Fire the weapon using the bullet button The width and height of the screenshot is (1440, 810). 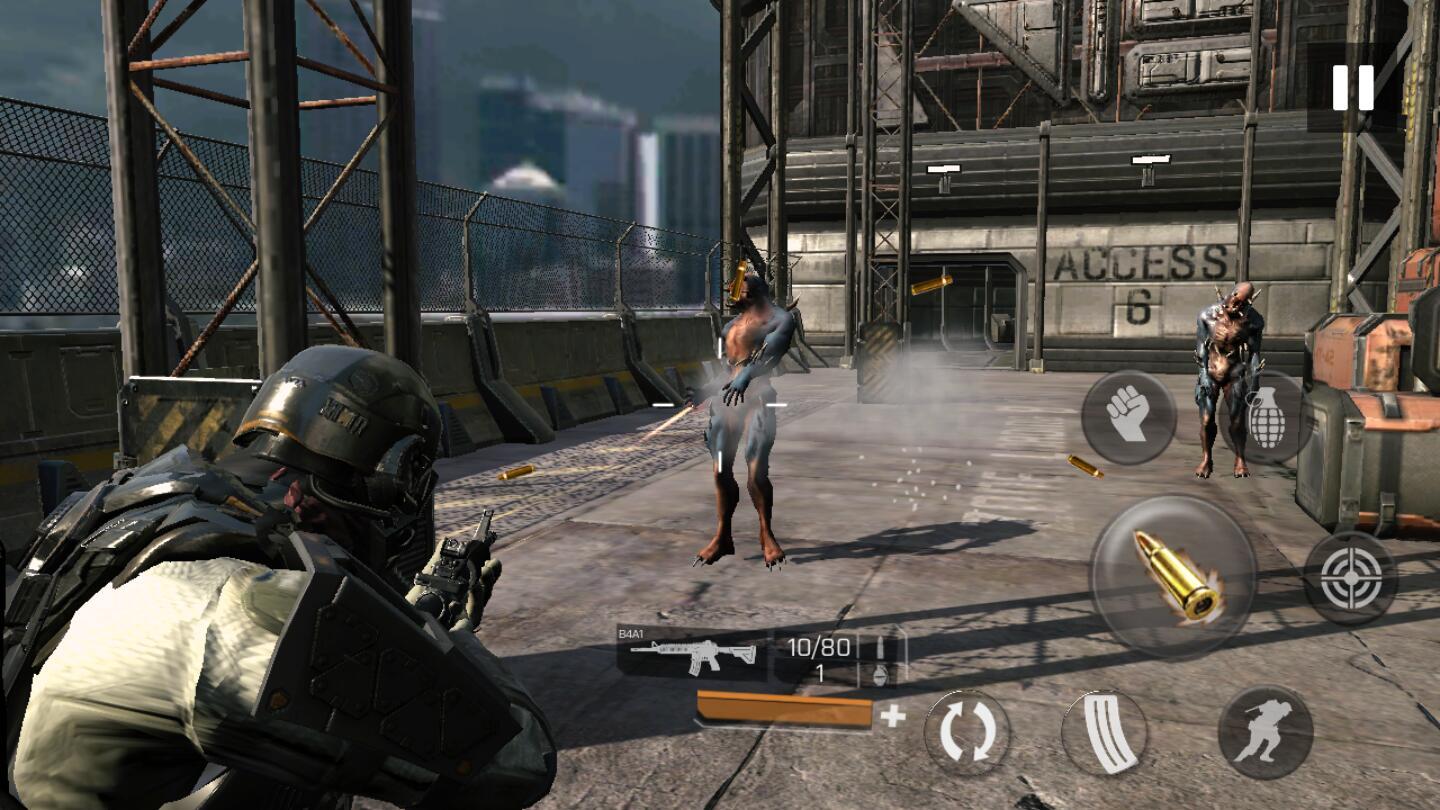tap(1173, 576)
